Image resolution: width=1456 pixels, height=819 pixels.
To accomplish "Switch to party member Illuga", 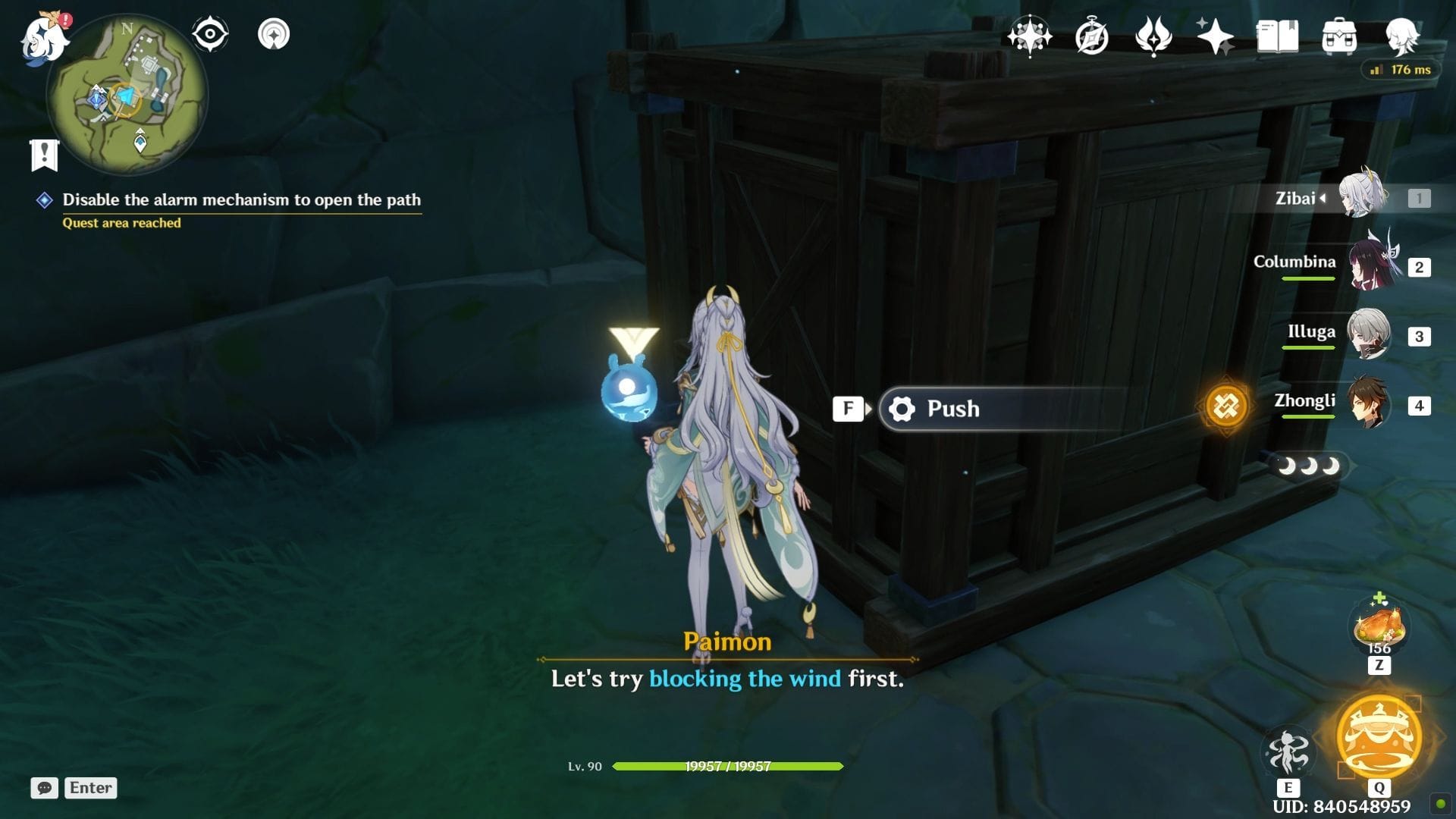I will click(1369, 334).
